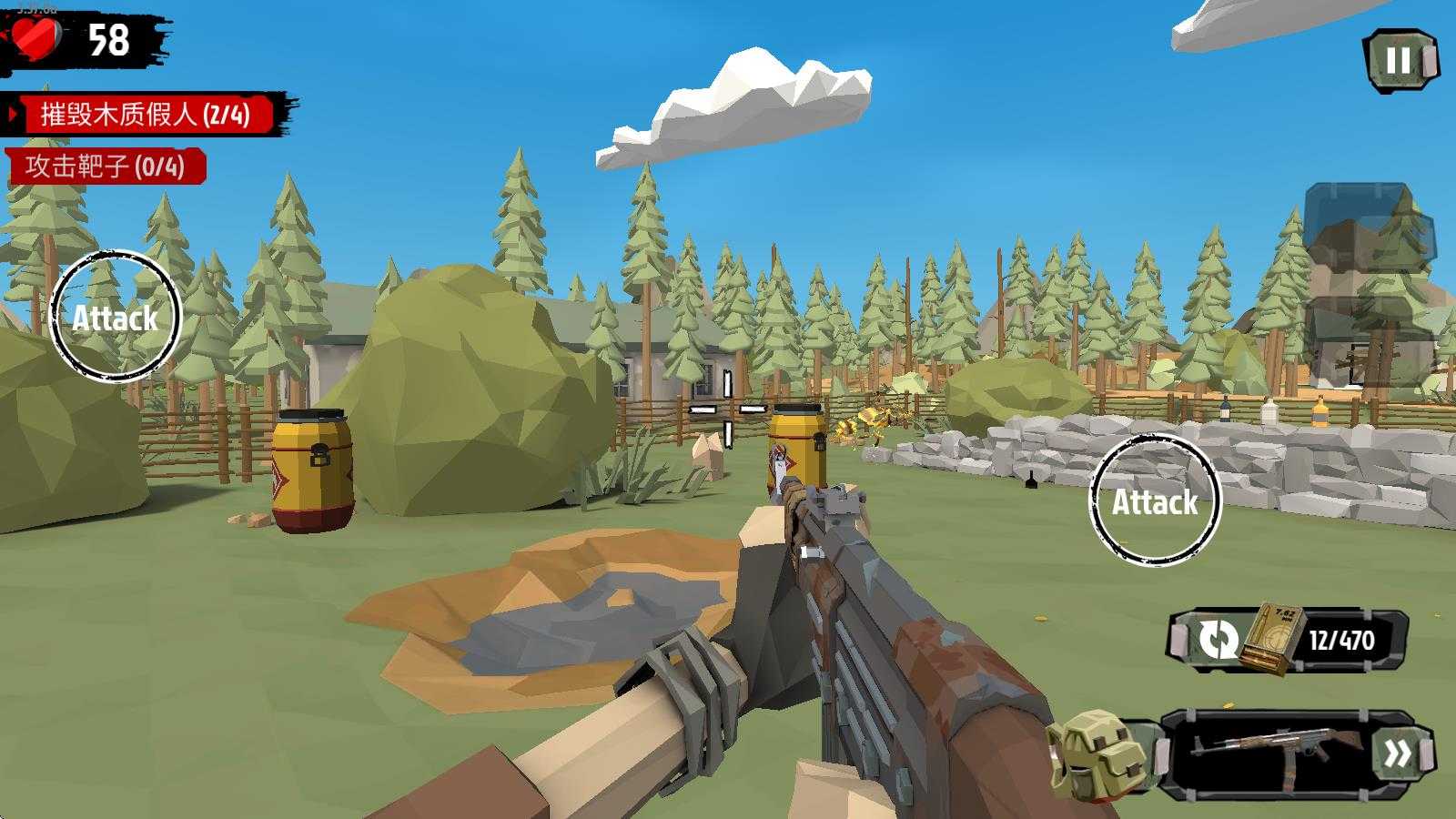Reload the weapon with the circular arrows icon
This screenshot has width=1456, height=819.
click(1218, 639)
